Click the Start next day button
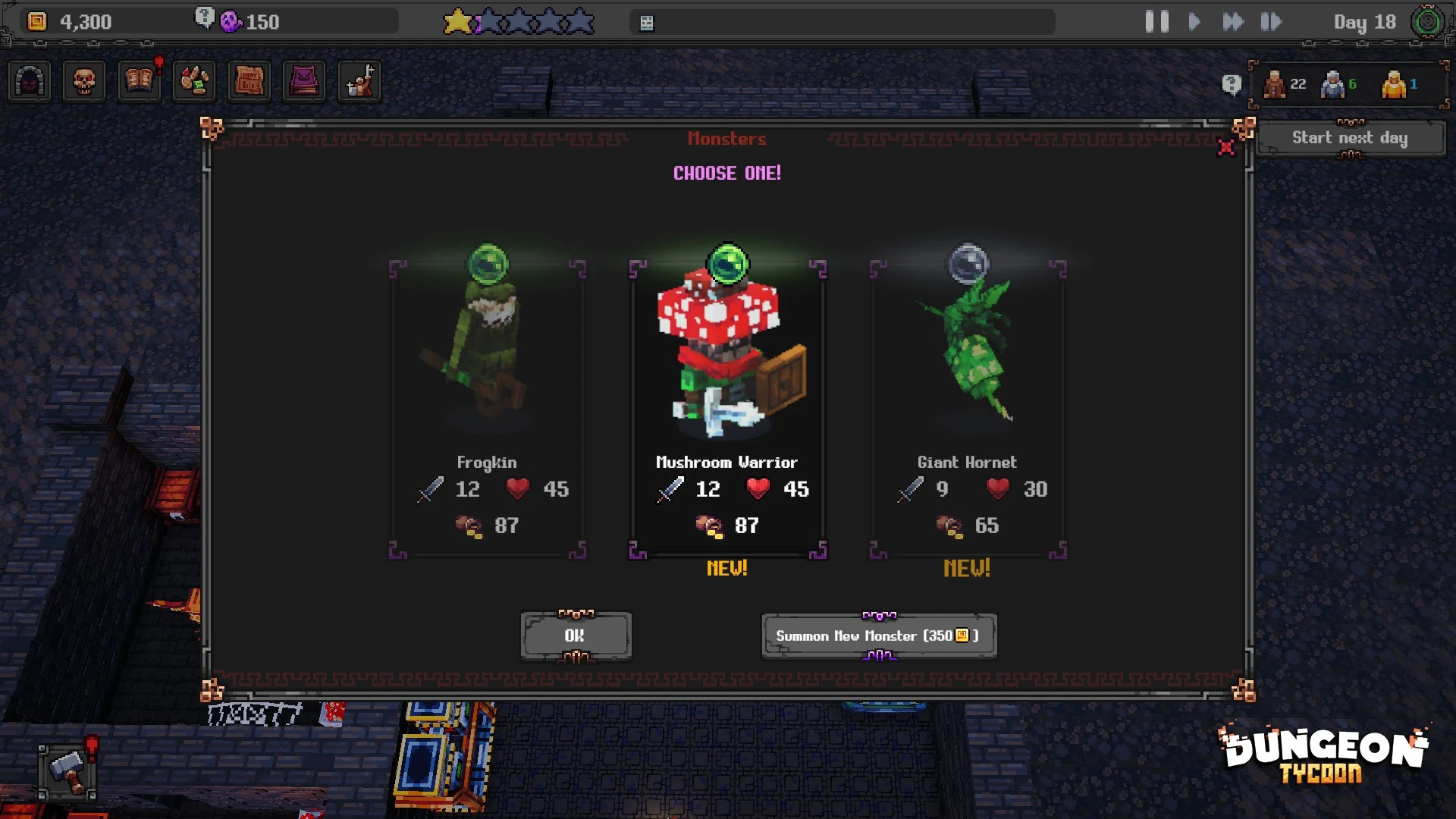This screenshot has width=1456, height=819. (x=1350, y=138)
